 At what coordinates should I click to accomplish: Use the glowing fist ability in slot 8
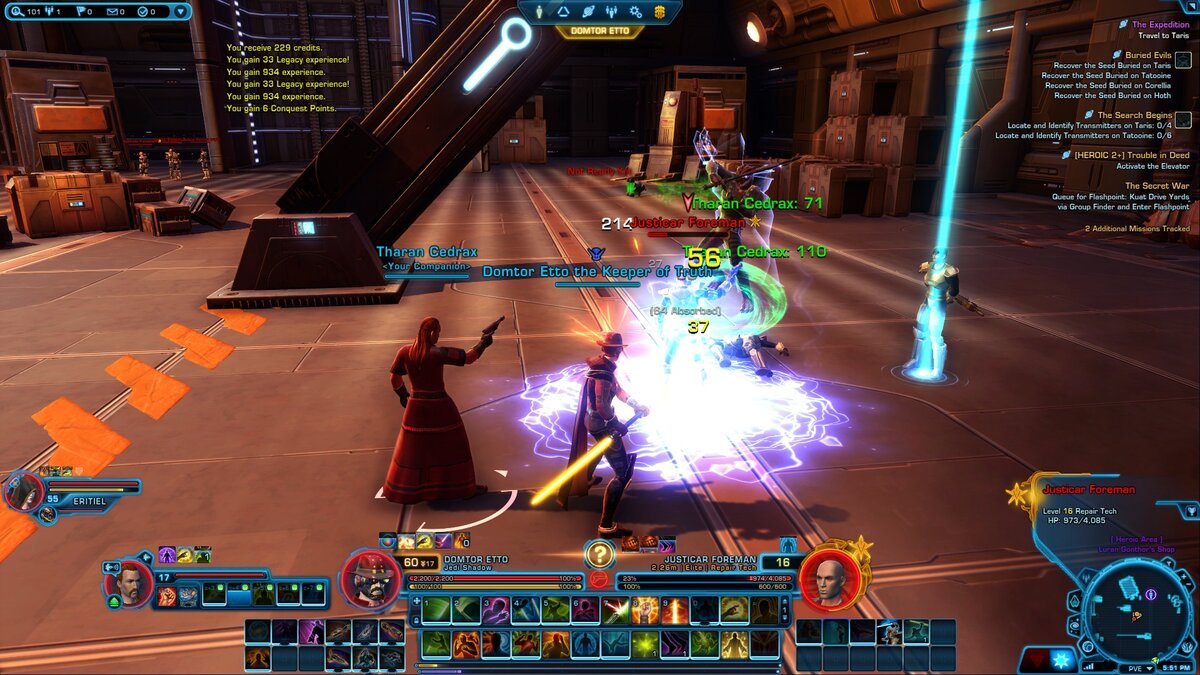[646, 609]
